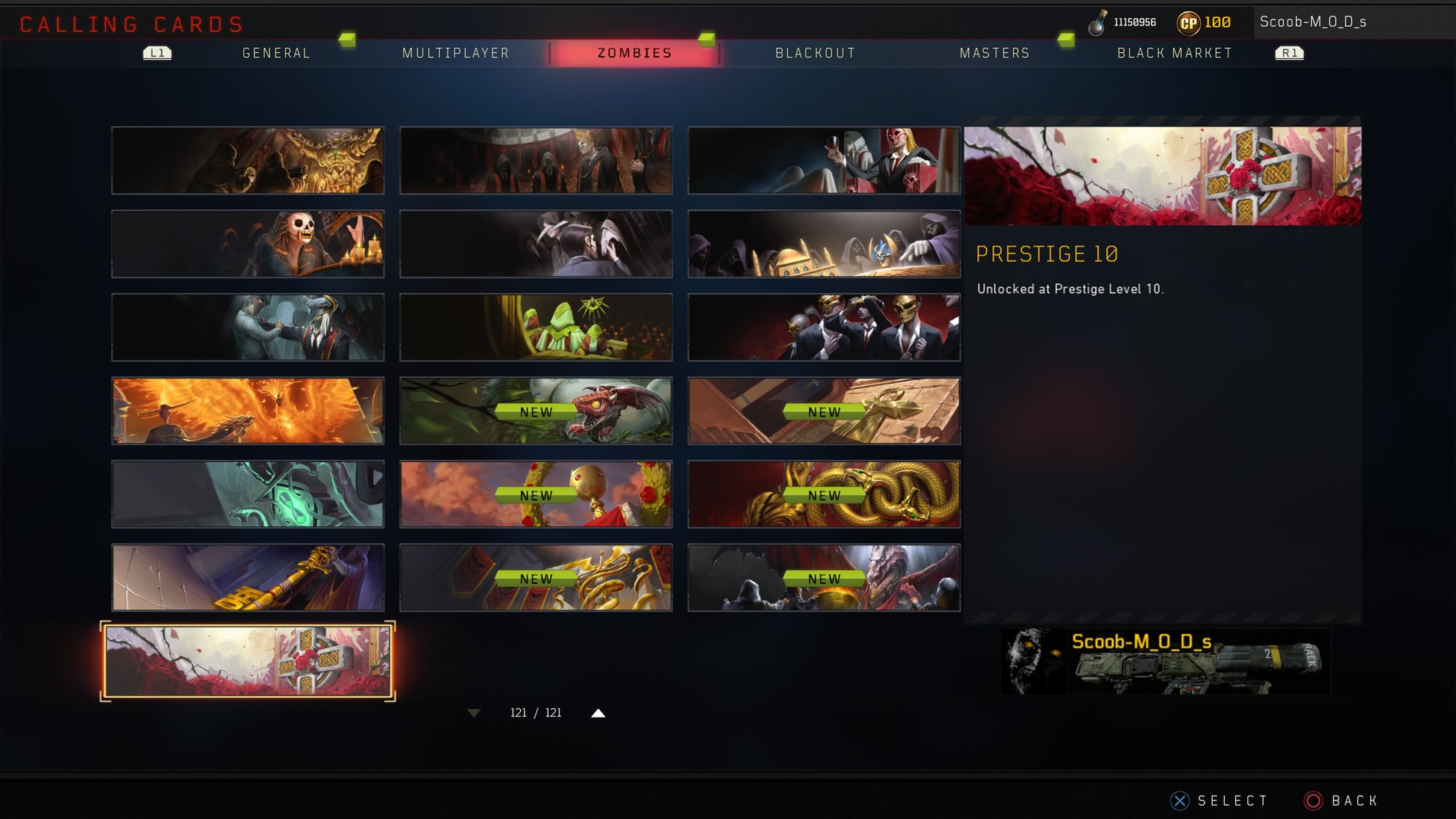Viewport: 1456px width, 819px height.
Task: Open the Multiplayer calling cards tab
Action: tap(456, 53)
